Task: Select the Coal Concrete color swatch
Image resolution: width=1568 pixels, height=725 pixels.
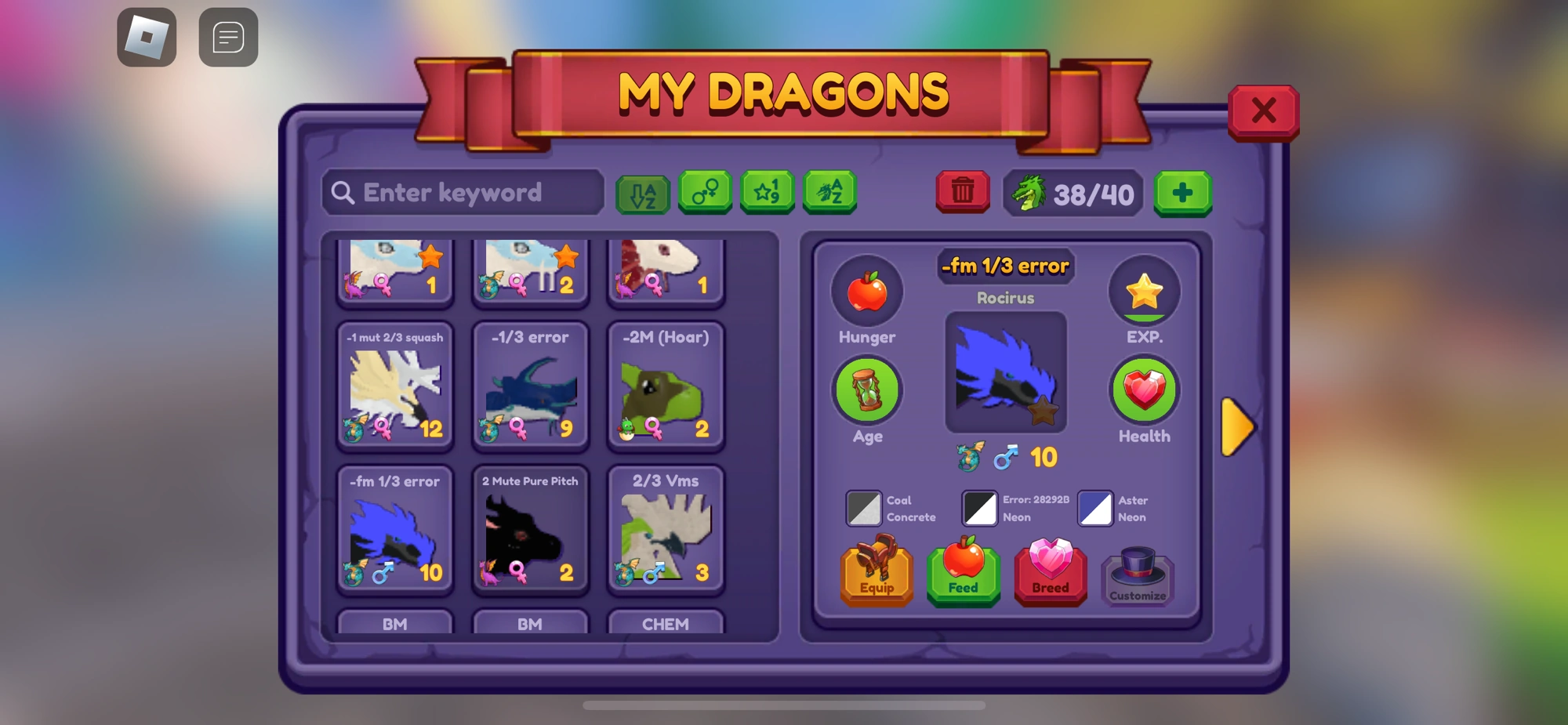Action: [x=864, y=508]
